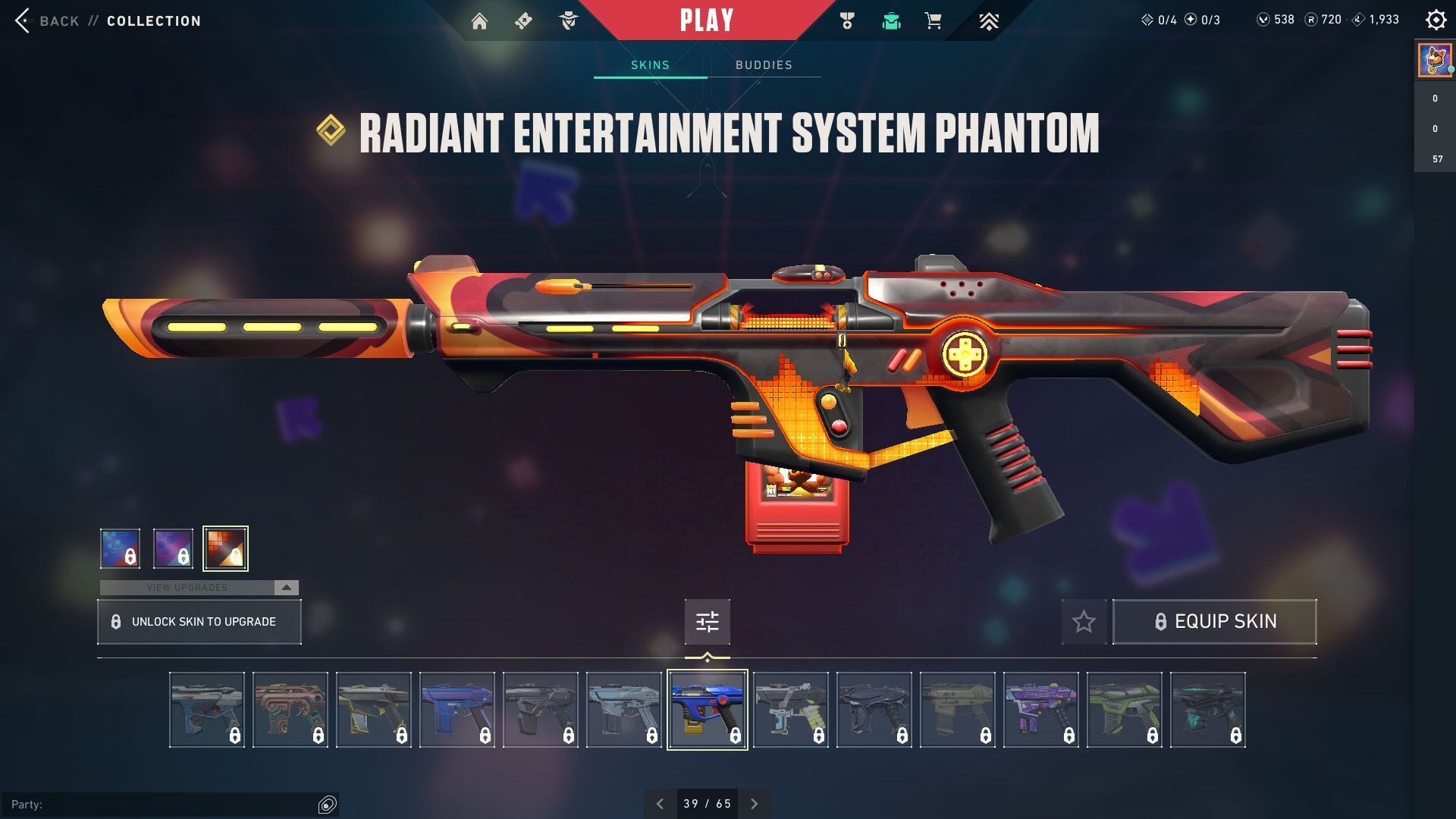Go to the next skins page arrow
Screen dimensions: 1456x819
tap(755, 802)
